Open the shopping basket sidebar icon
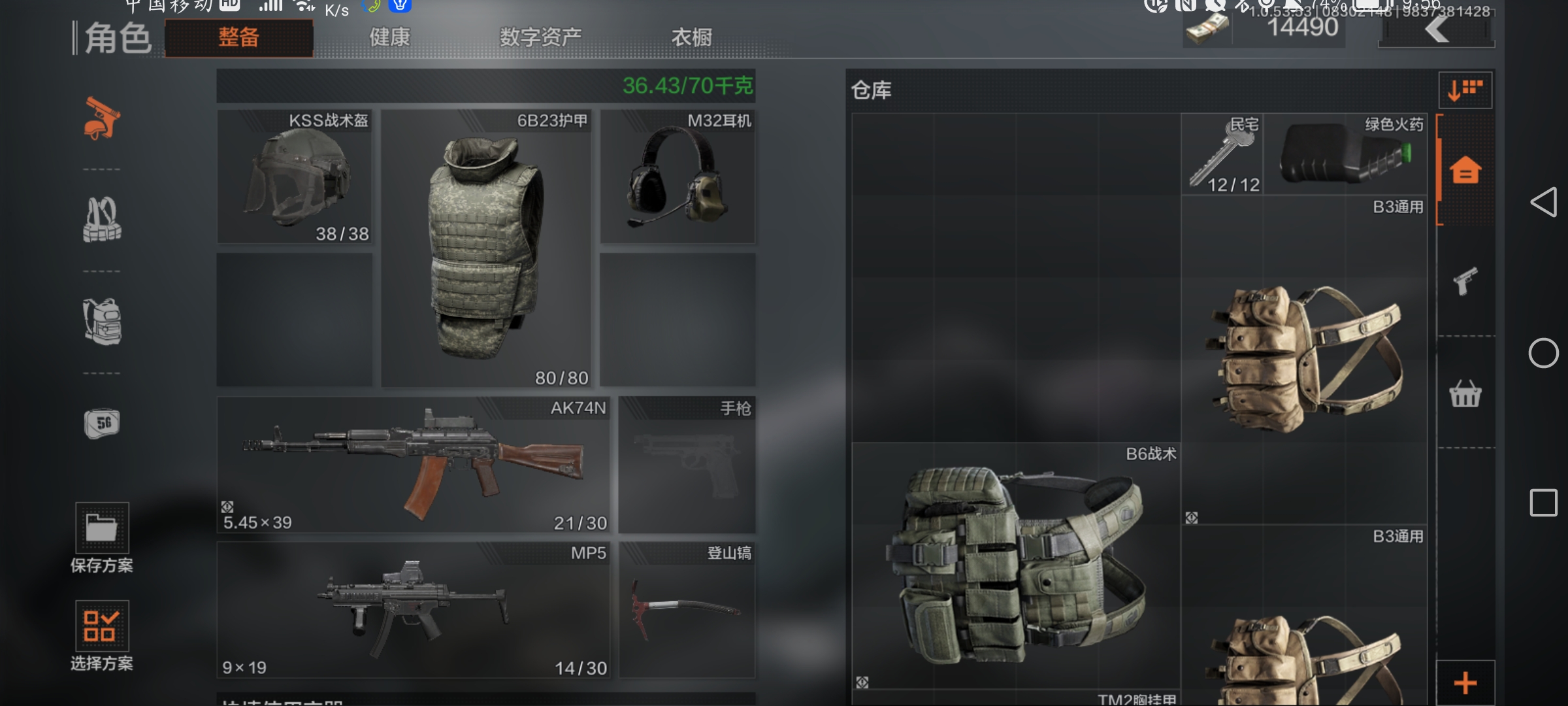Screen dimensions: 1568x706 point(1465,394)
